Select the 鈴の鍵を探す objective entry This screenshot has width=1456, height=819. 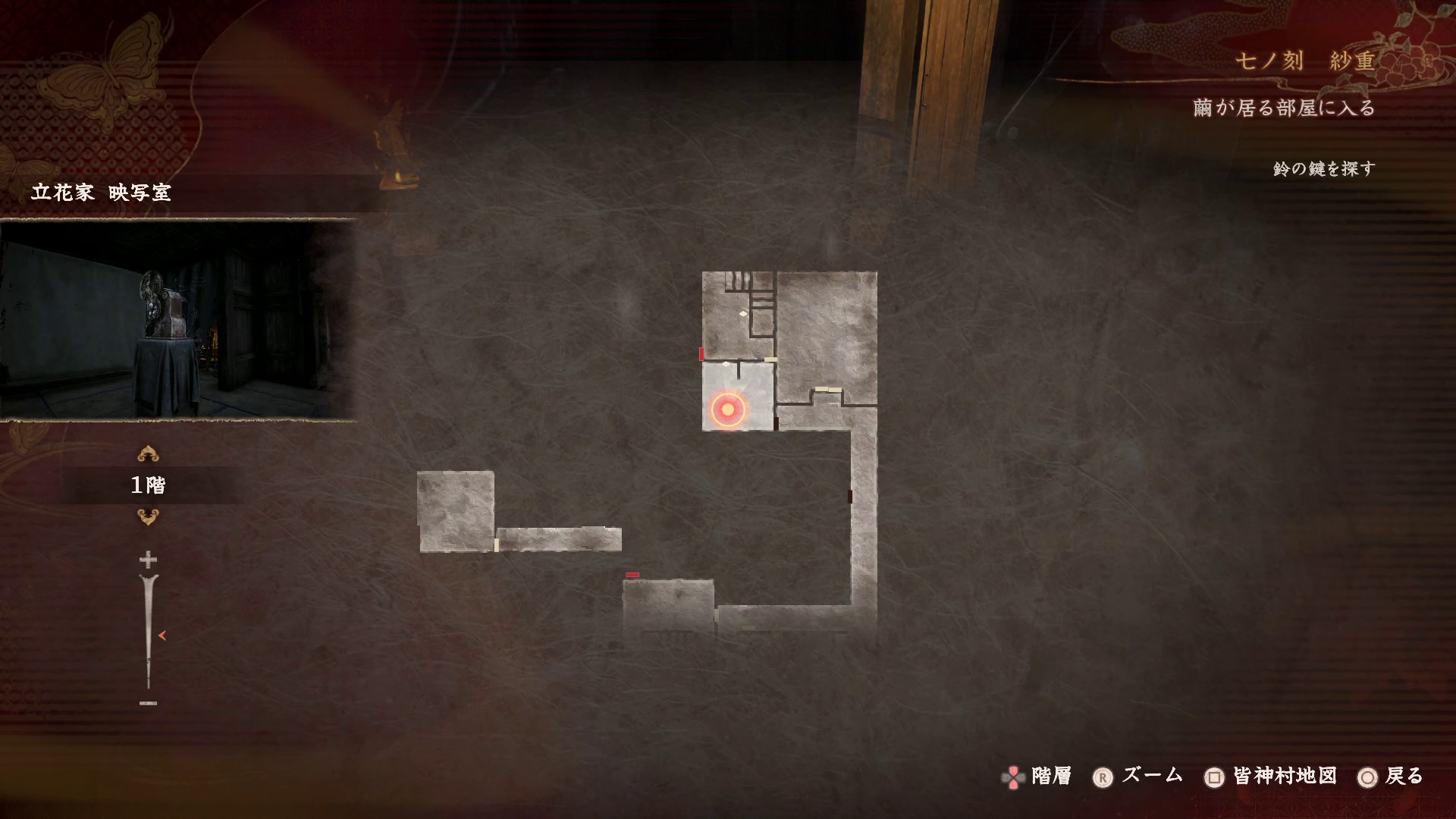point(1323,168)
